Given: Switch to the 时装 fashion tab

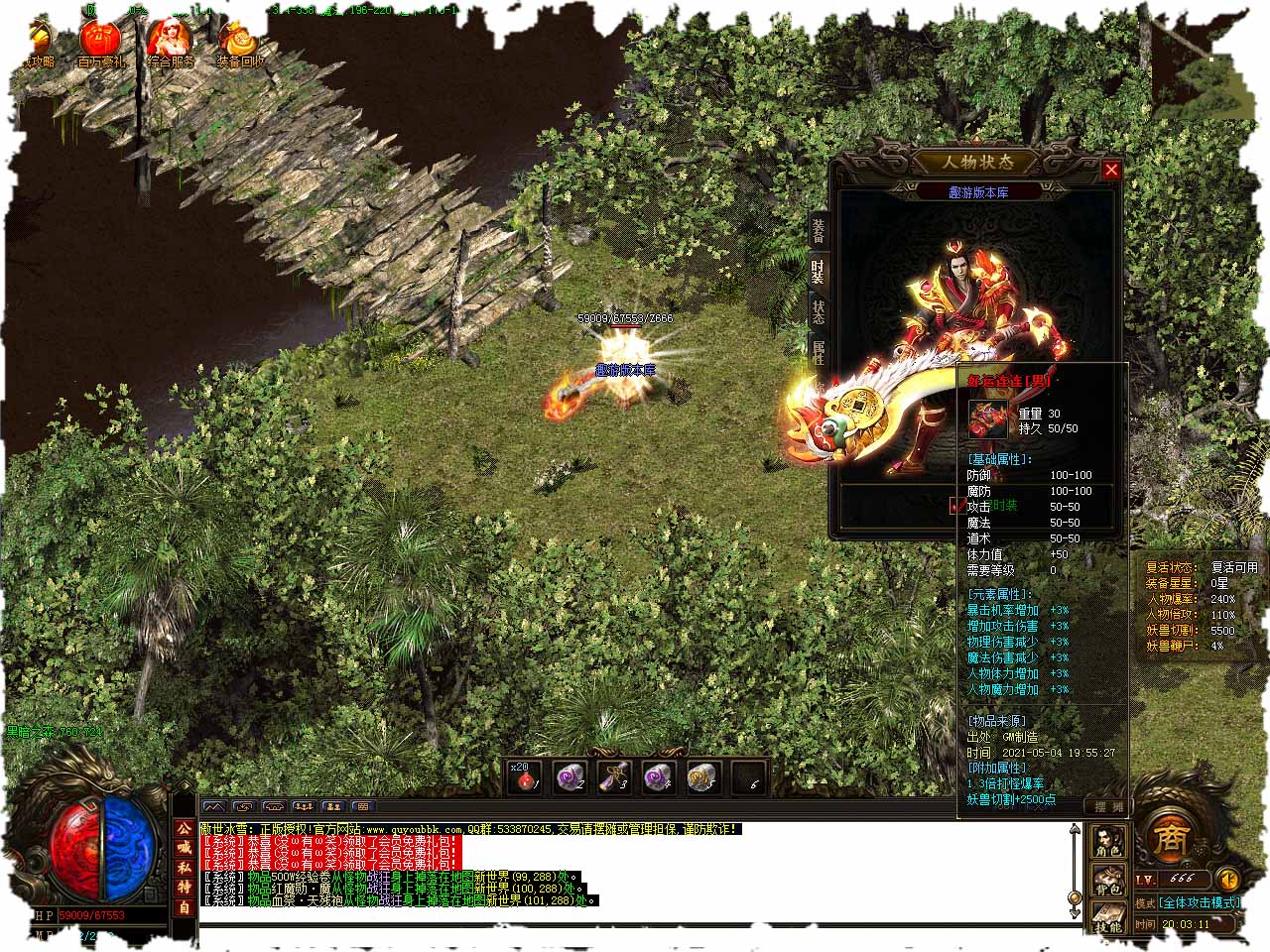Looking at the screenshot, I should (x=818, y=272).
